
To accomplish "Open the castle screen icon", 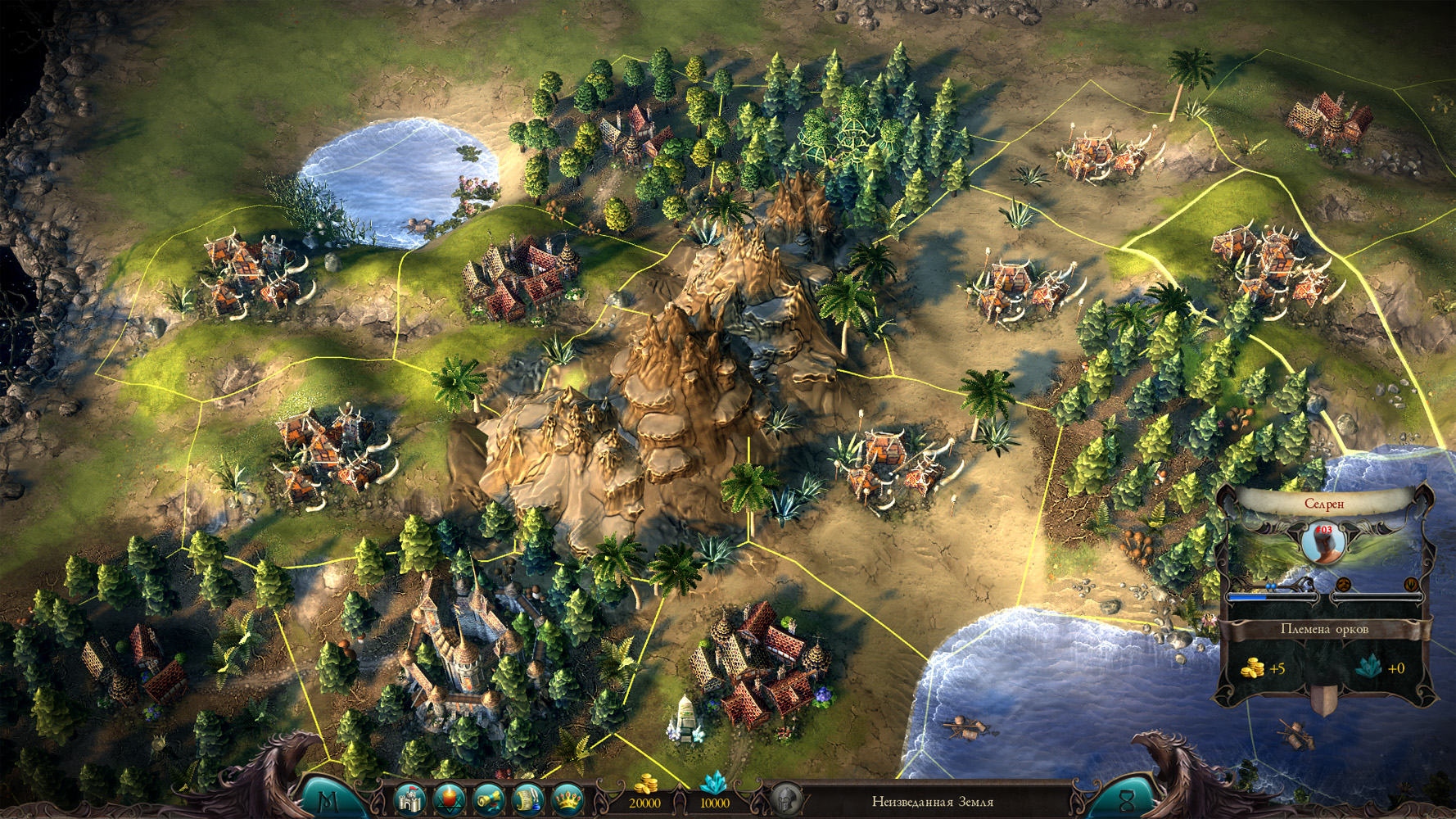I will point(409,799).
